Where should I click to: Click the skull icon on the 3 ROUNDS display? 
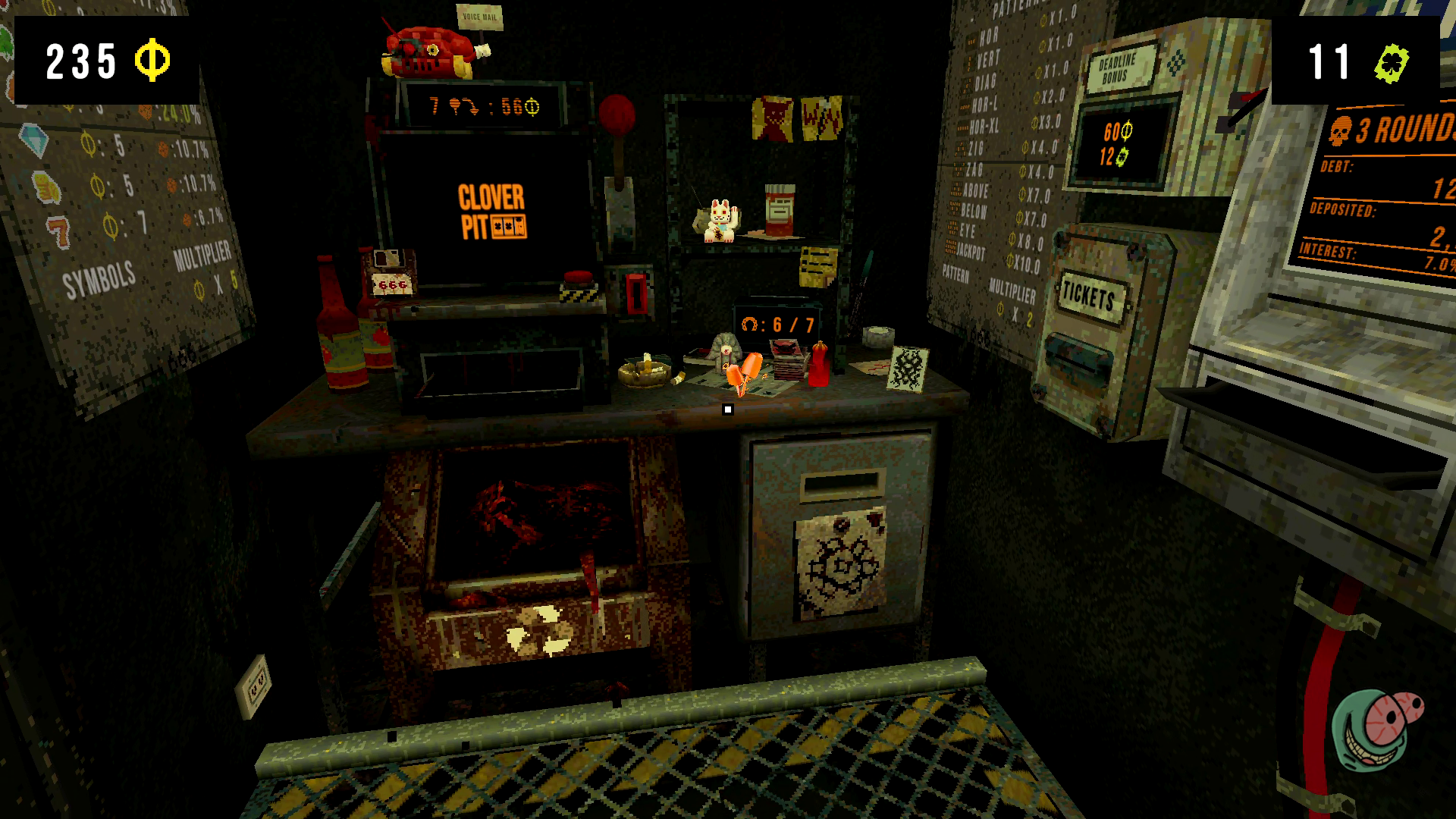[x=1341, y=129]
